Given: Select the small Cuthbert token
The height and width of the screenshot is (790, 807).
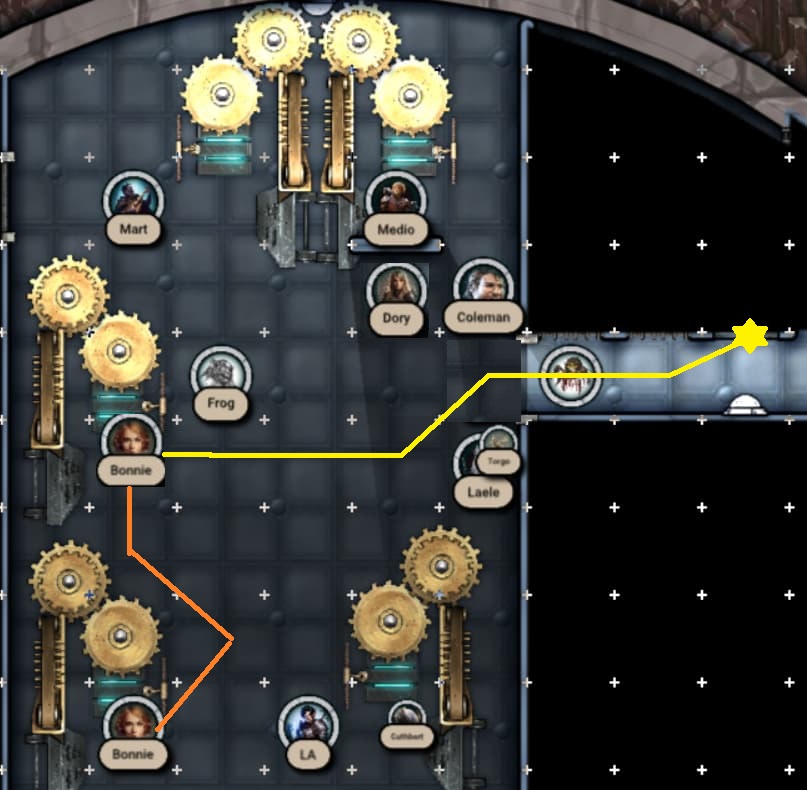Looking at the screenshot, I should coord(407,719).
